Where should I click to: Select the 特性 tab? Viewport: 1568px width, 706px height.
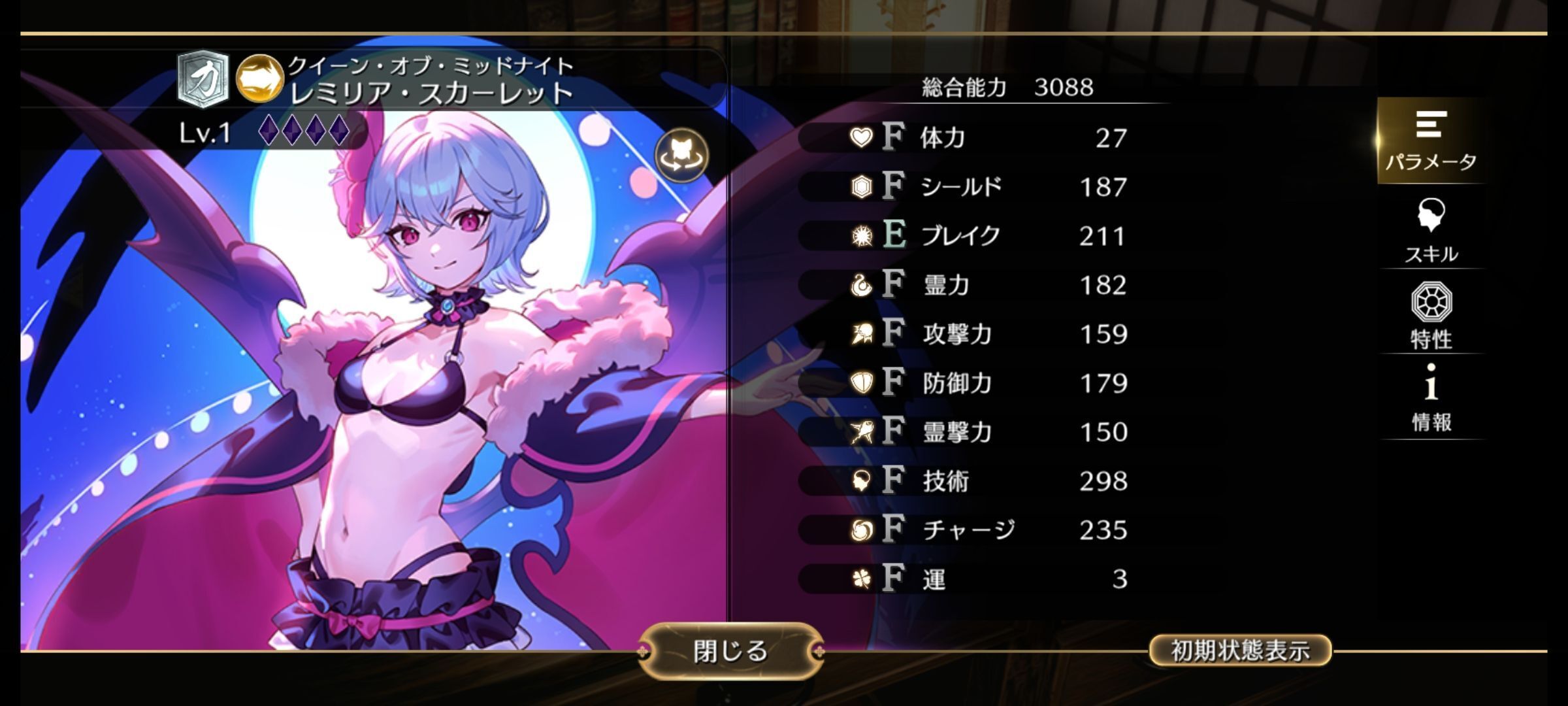coord(1431,316)
